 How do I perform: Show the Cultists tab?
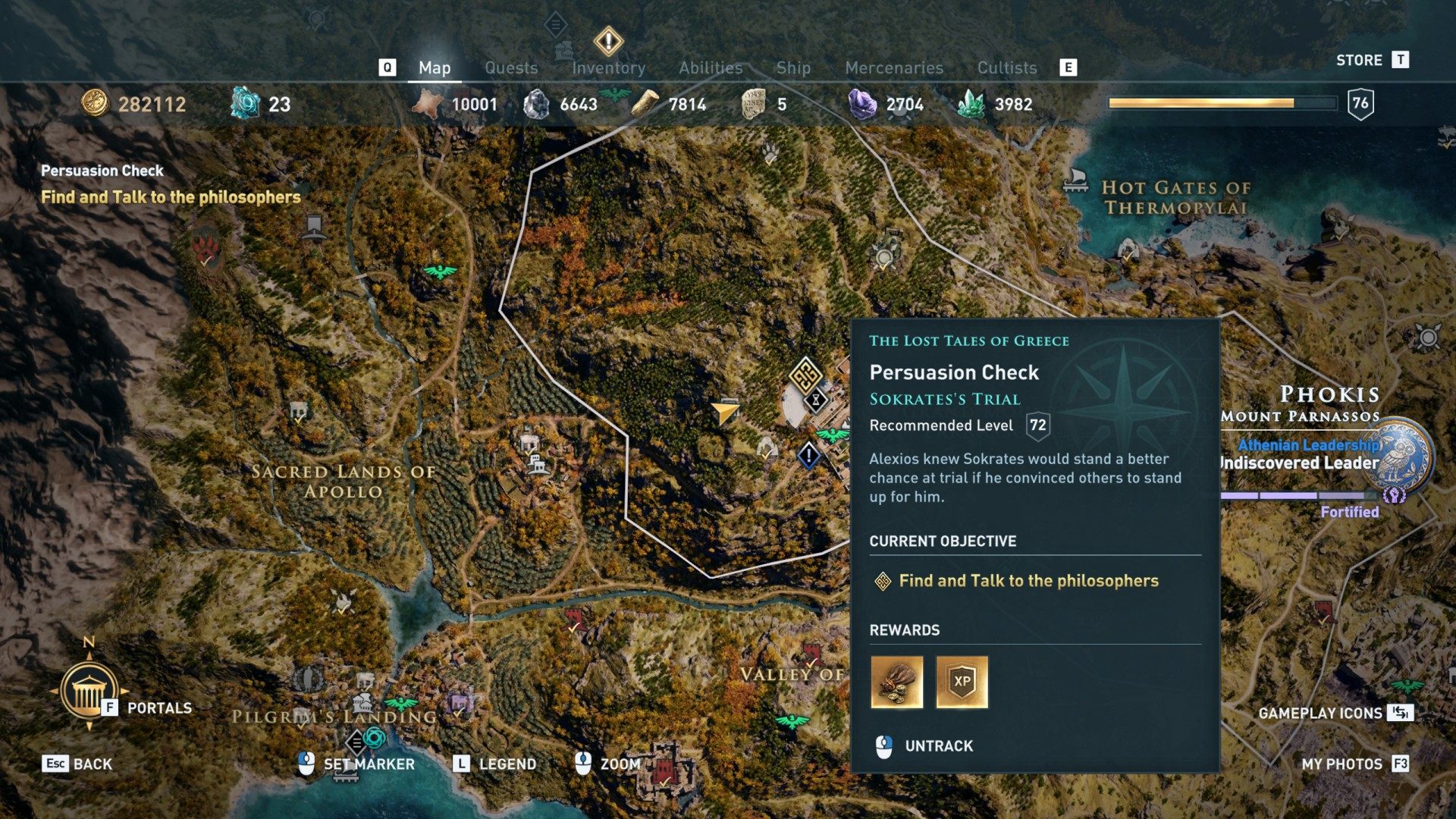1006,68
